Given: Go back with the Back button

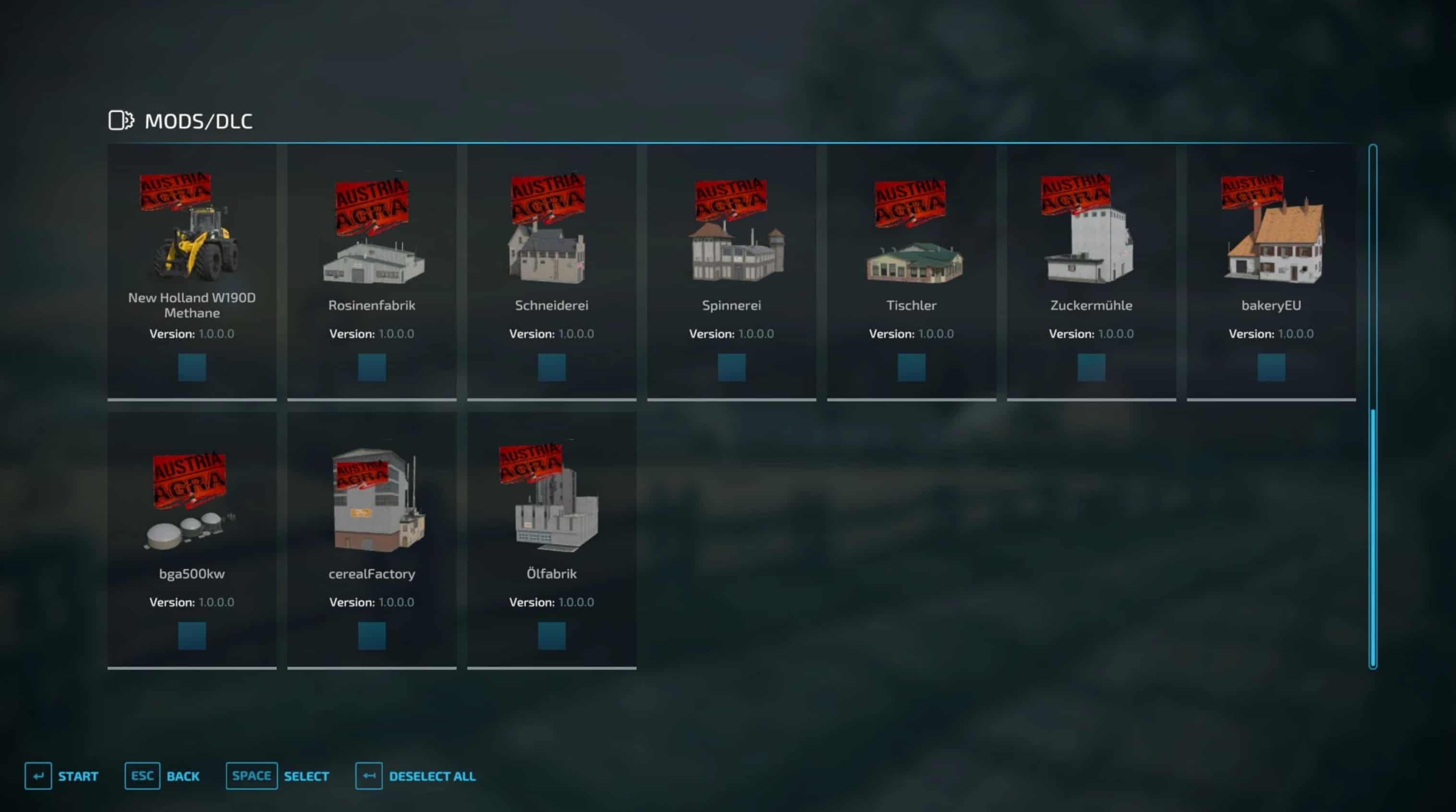Looking at the screenshot, I should point(162,776).
